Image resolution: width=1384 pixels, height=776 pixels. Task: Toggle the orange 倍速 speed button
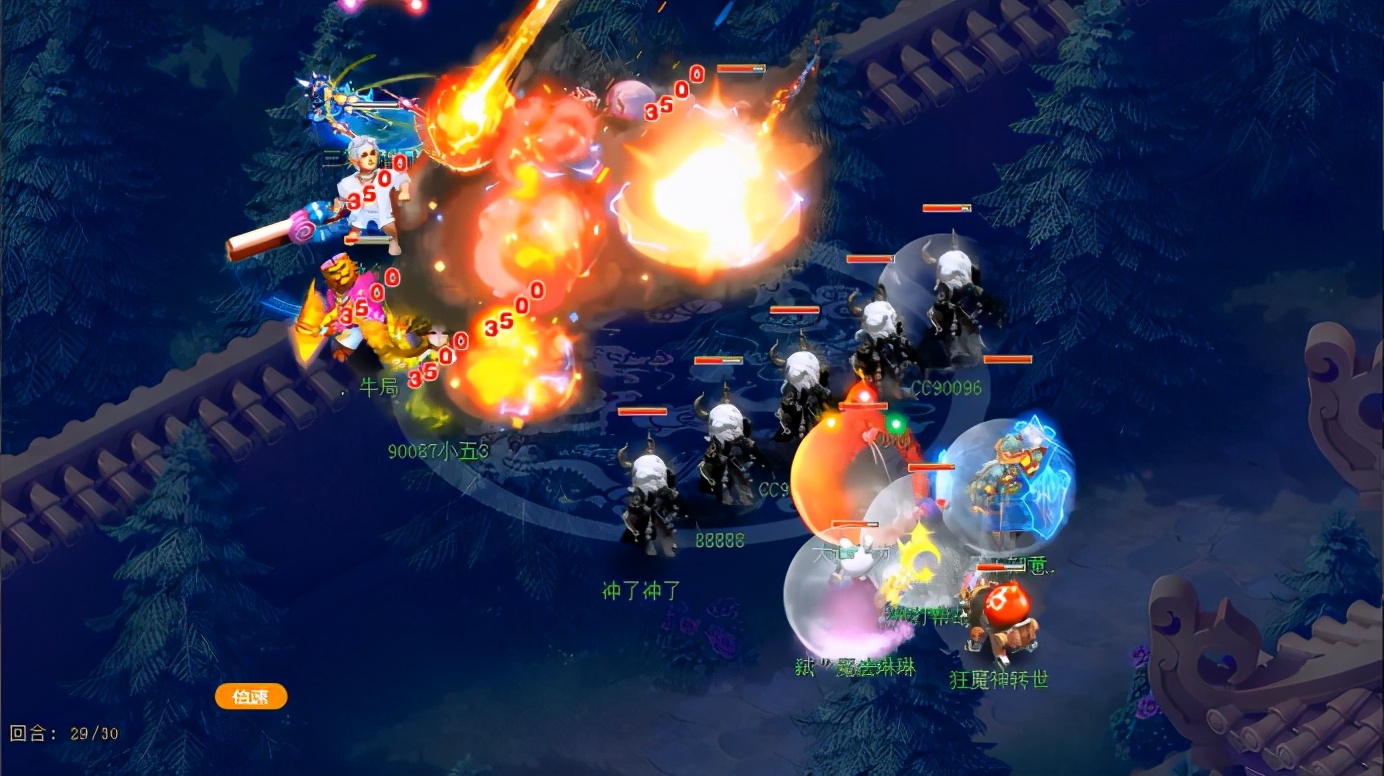pos(251,696)
